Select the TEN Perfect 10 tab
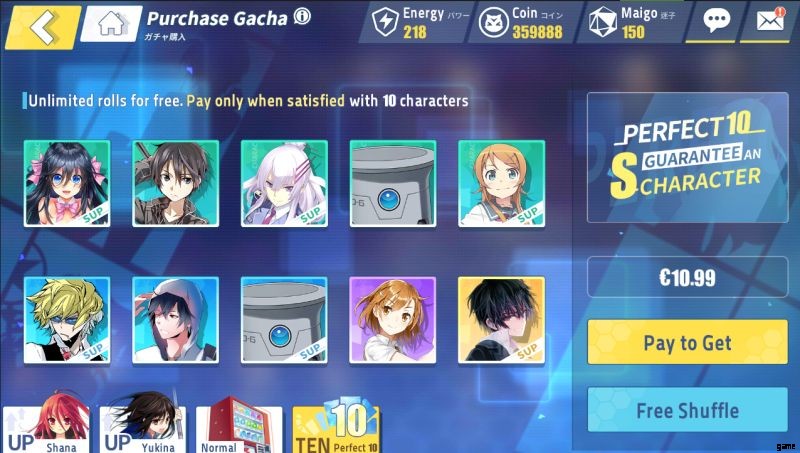This screenshot has width=800, height=453. (x=335, y=427)
